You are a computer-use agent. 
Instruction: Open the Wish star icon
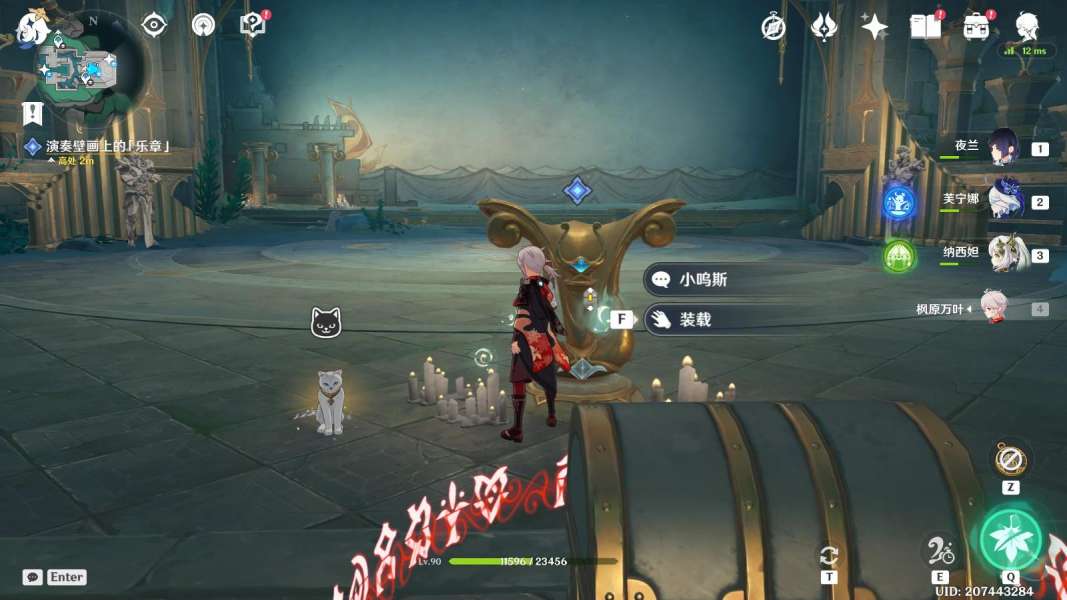(874, 27)
